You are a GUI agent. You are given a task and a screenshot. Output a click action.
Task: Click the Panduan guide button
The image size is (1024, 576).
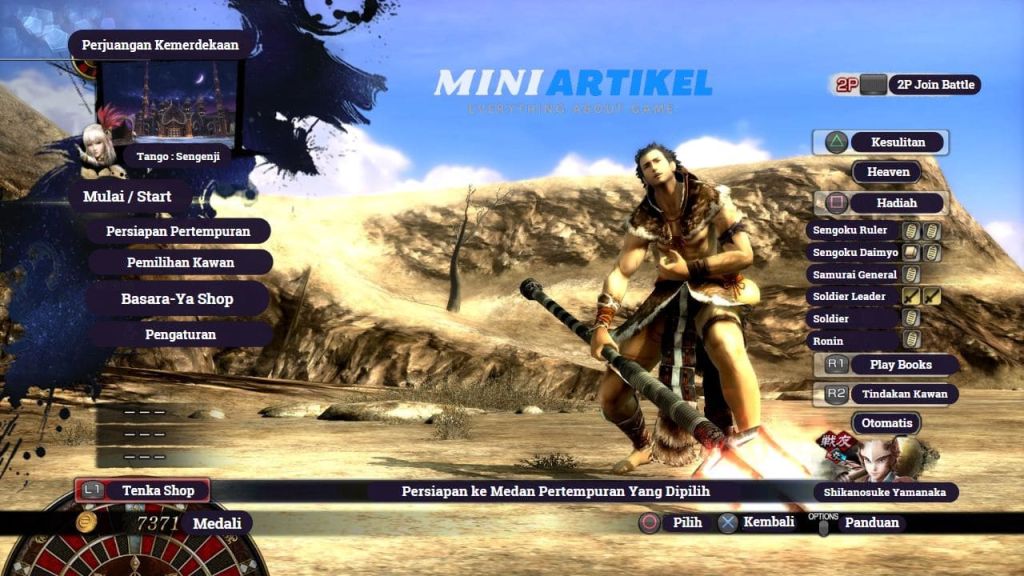pos(871,522)
